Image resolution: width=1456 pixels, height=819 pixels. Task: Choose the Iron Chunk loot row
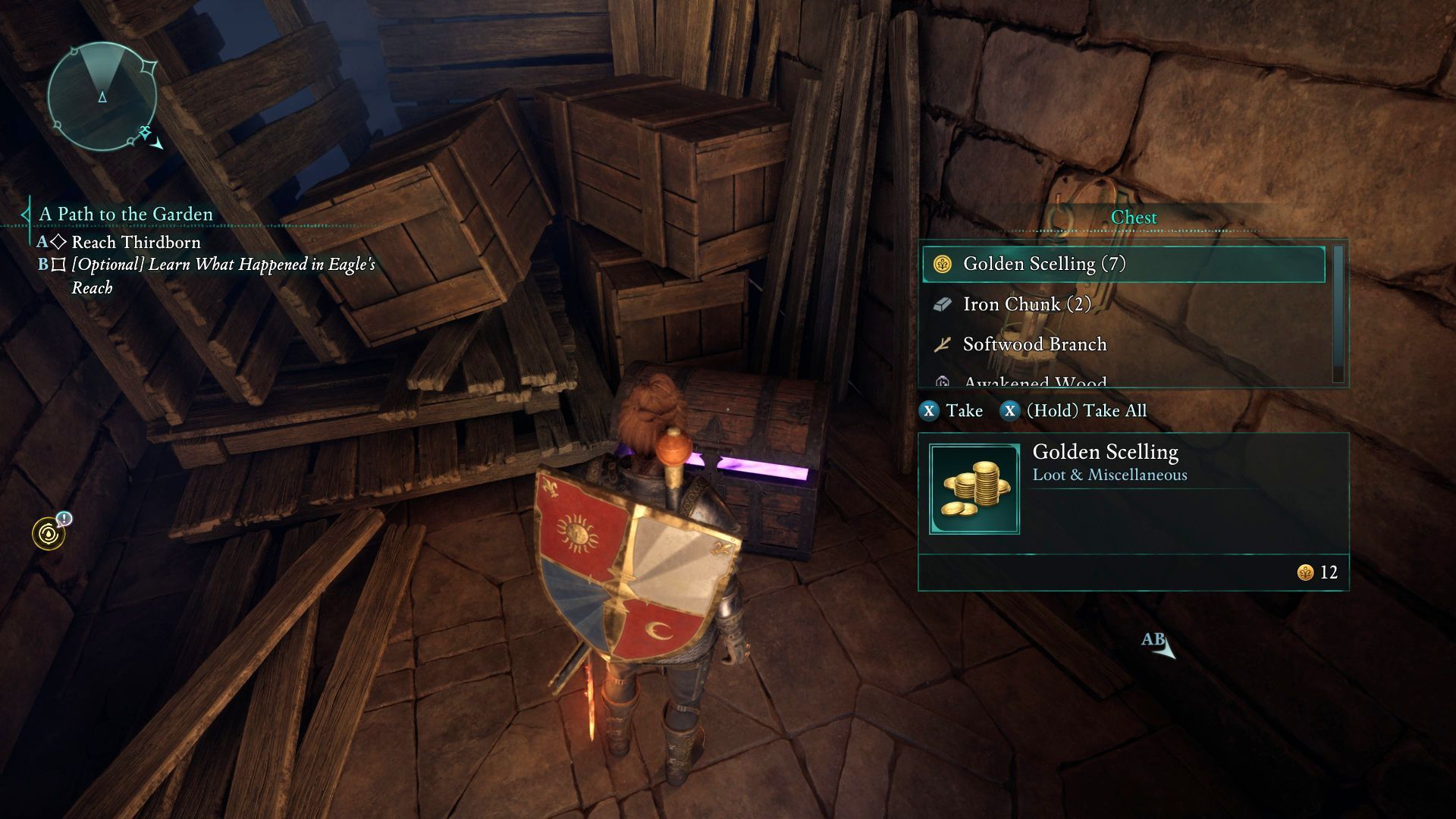(1122, 304)
